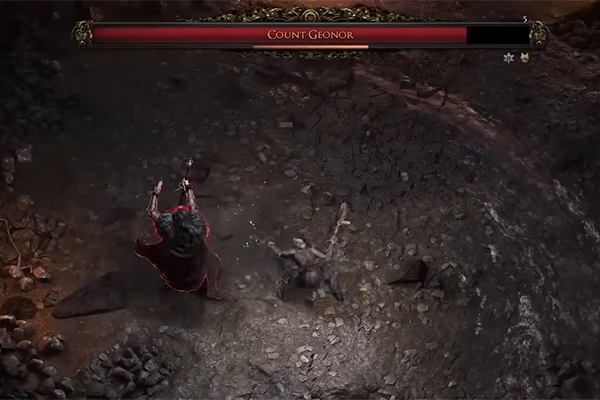Image resolution: width=600 pixels, height=400 pixels.
Task: Click the star-shaped boss modifier icon
Action: [x=509, y=57]
